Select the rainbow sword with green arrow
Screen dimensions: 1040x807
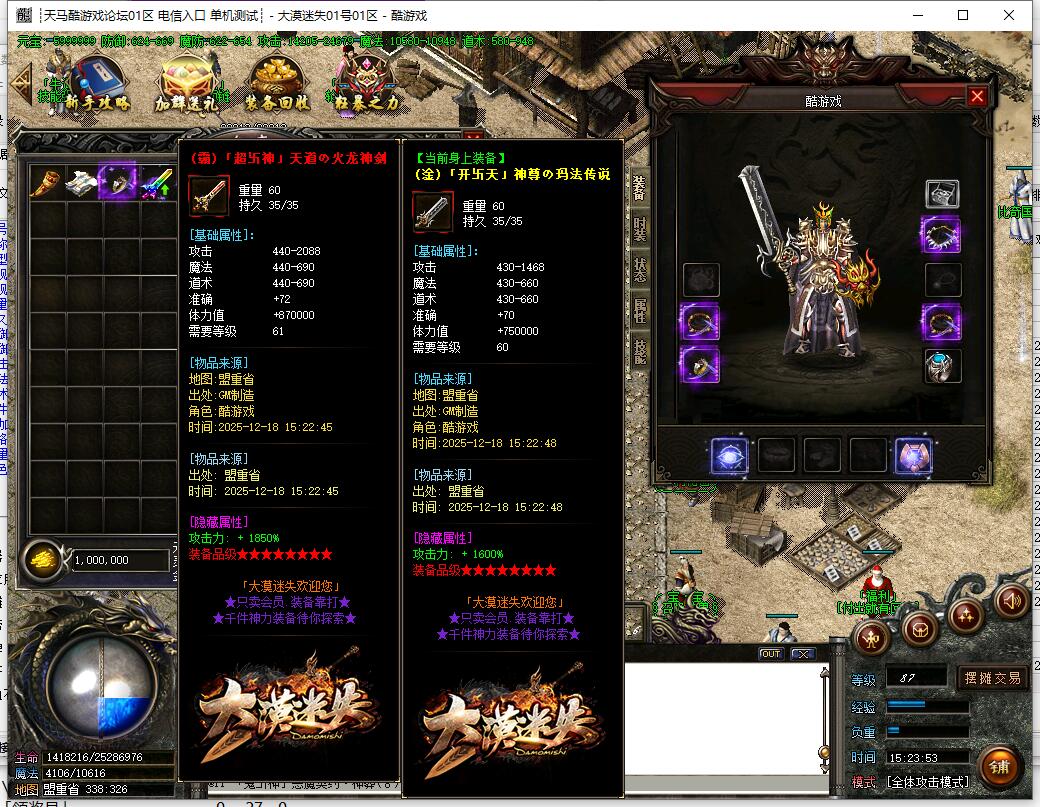(157, 184)
